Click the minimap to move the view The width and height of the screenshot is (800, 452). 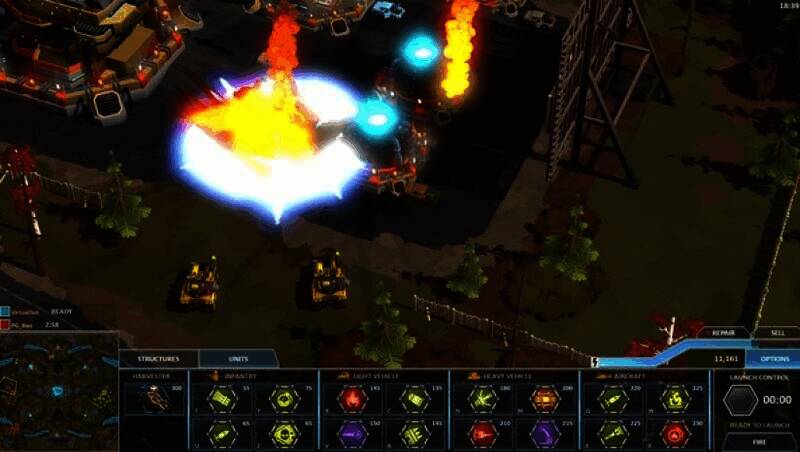pyautogui.click(x=58, y=390)
